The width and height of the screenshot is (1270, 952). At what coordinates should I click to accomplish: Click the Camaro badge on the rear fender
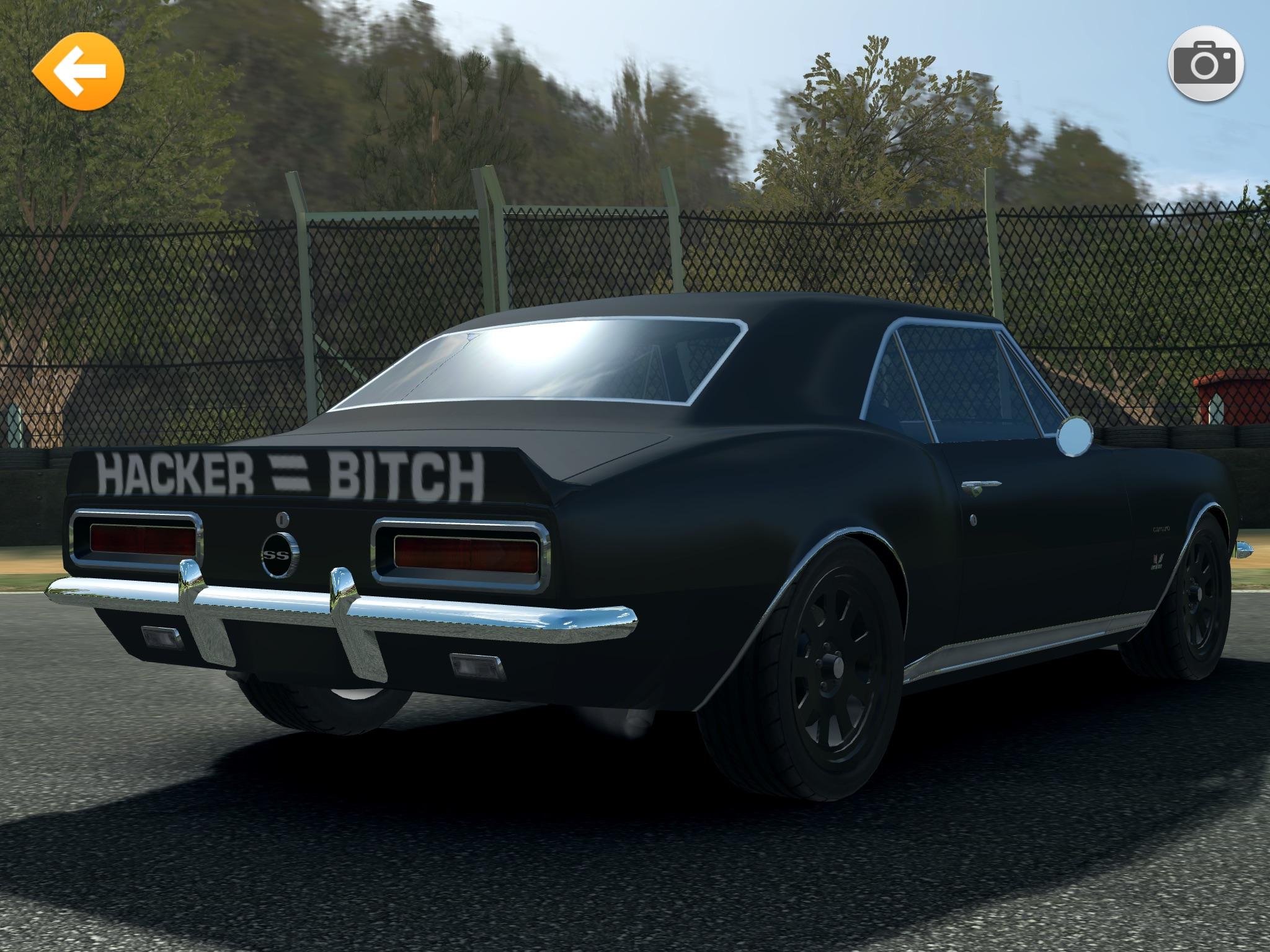pyautogui.click(x=1161, y=528)
